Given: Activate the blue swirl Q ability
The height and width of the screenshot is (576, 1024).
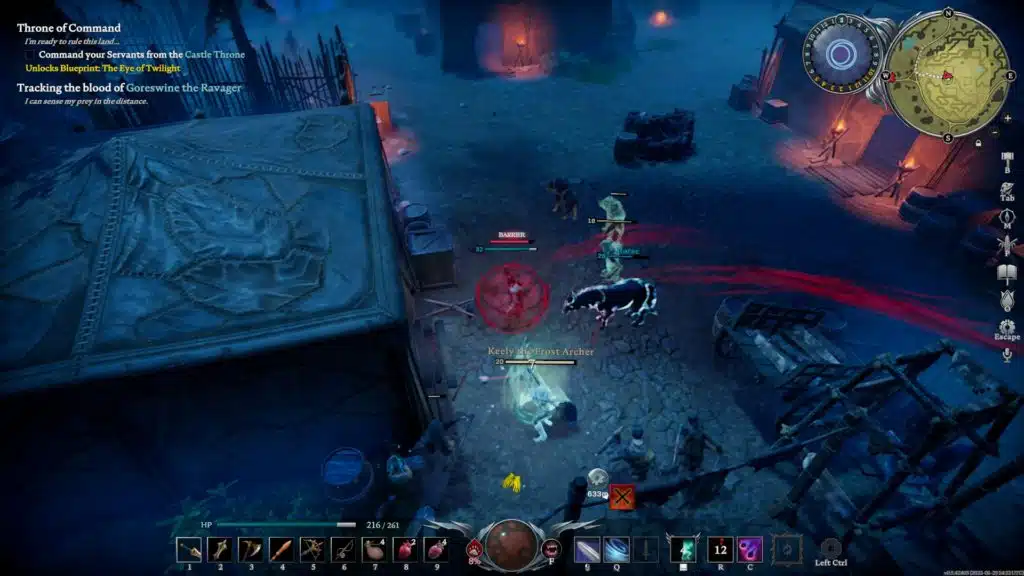Looking at the screenshot, I should (617, 548).
